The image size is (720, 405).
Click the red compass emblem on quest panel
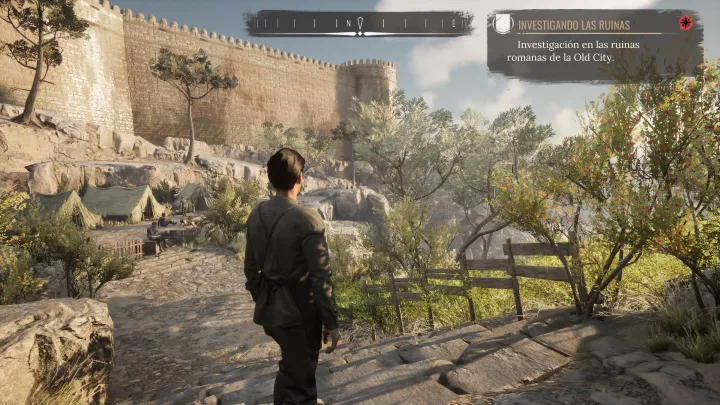[x=685, y=23]
